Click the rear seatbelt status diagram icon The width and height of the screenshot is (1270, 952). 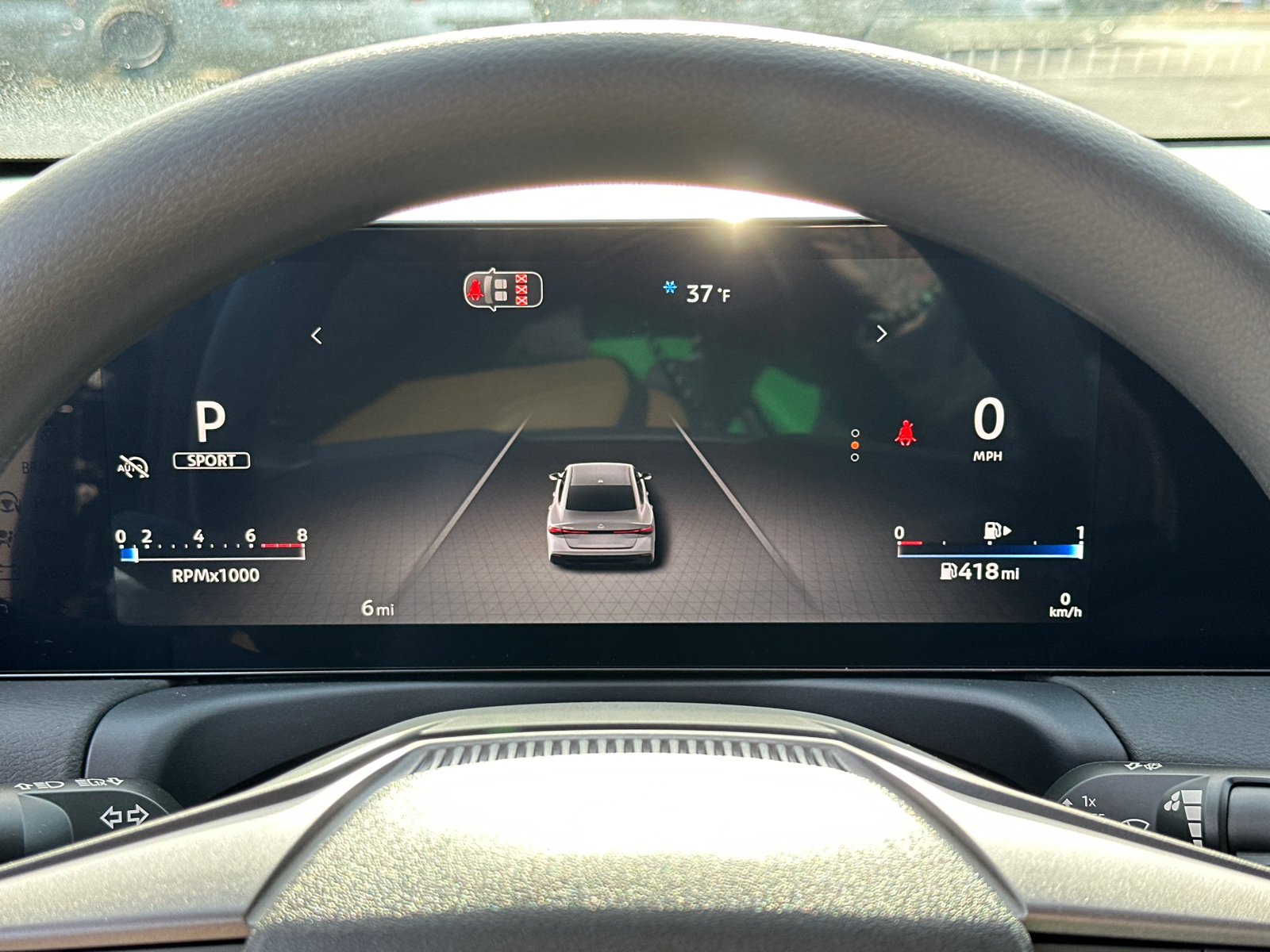click(503, 290)
